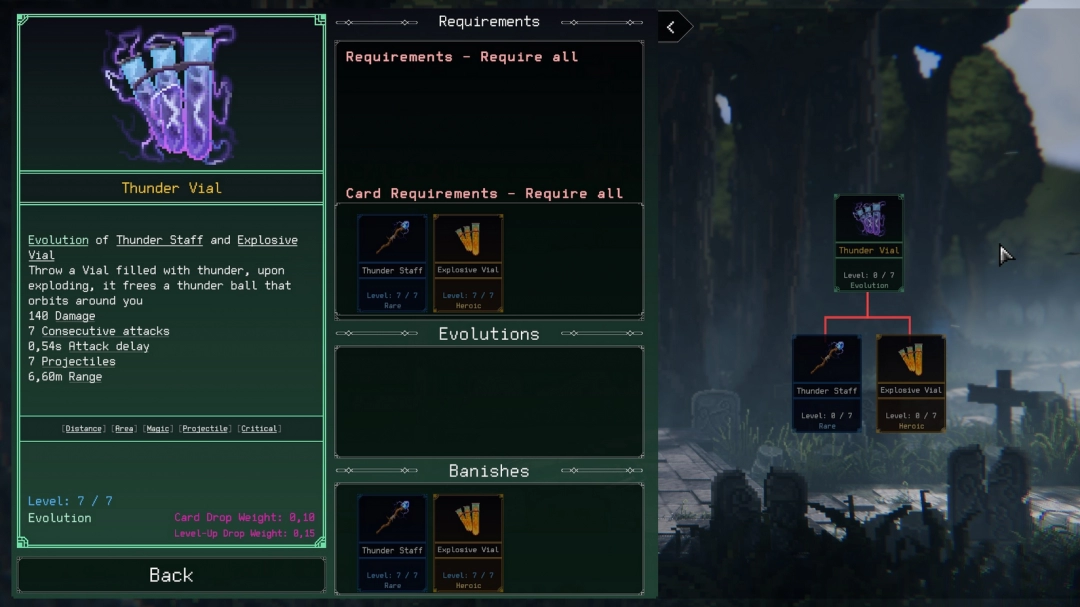Image resolution: width=1080 pixels, height=607 pixels.
Task: Show the Critical tag details
Action: [x=259, y=429]
